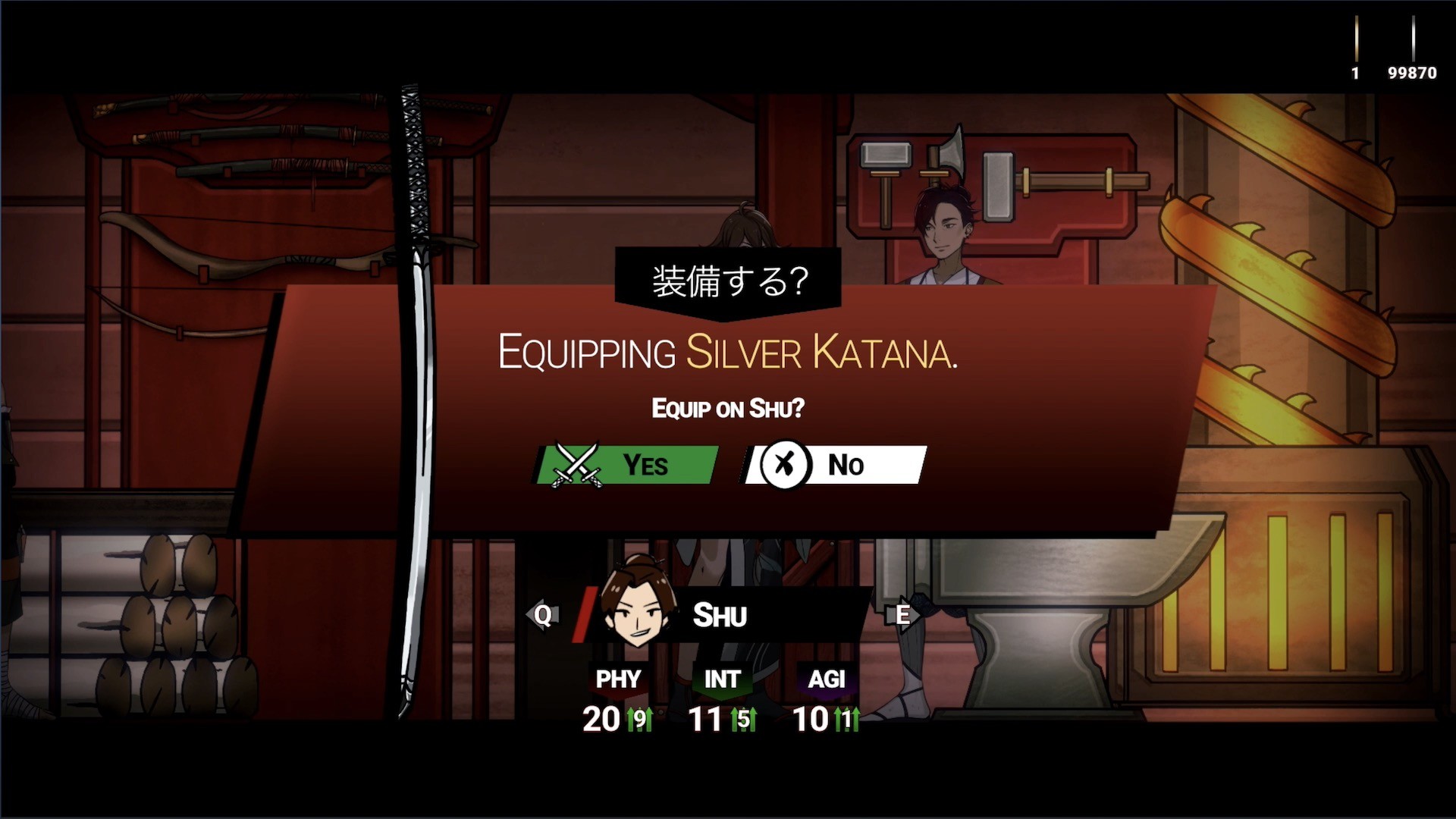
Task: Select the AGI stat badge
Action: (827, 679)
